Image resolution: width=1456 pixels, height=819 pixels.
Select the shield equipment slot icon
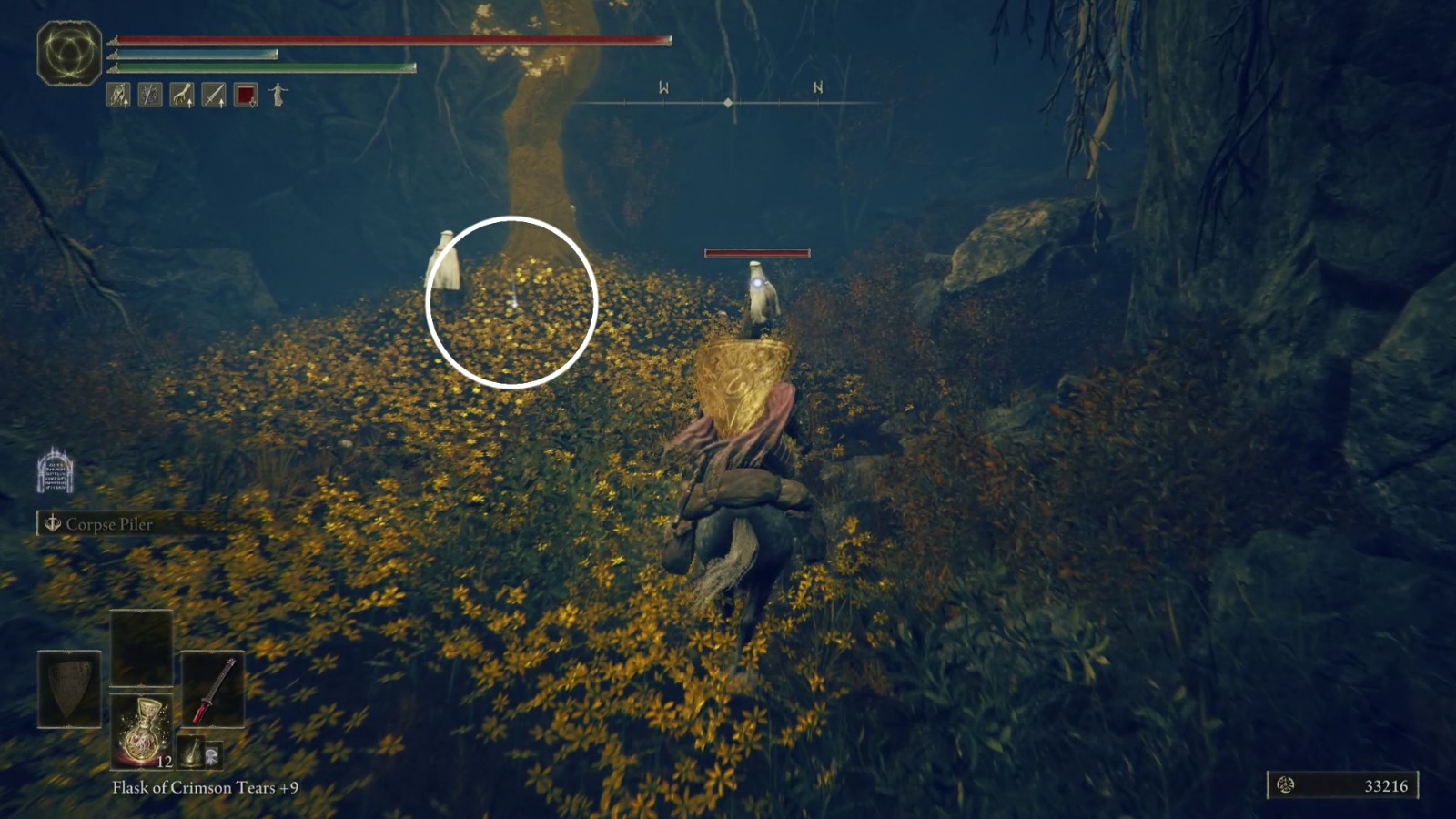pyautogui.click(x=69, y=689)
